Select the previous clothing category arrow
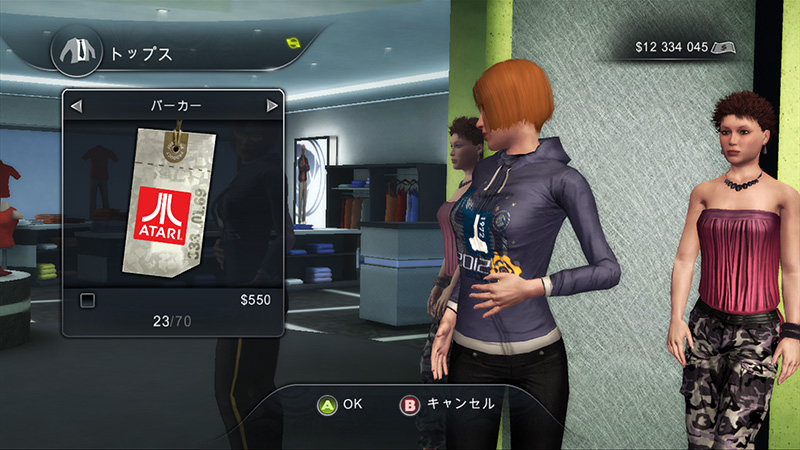800x450 pixels. coord(76,105)
